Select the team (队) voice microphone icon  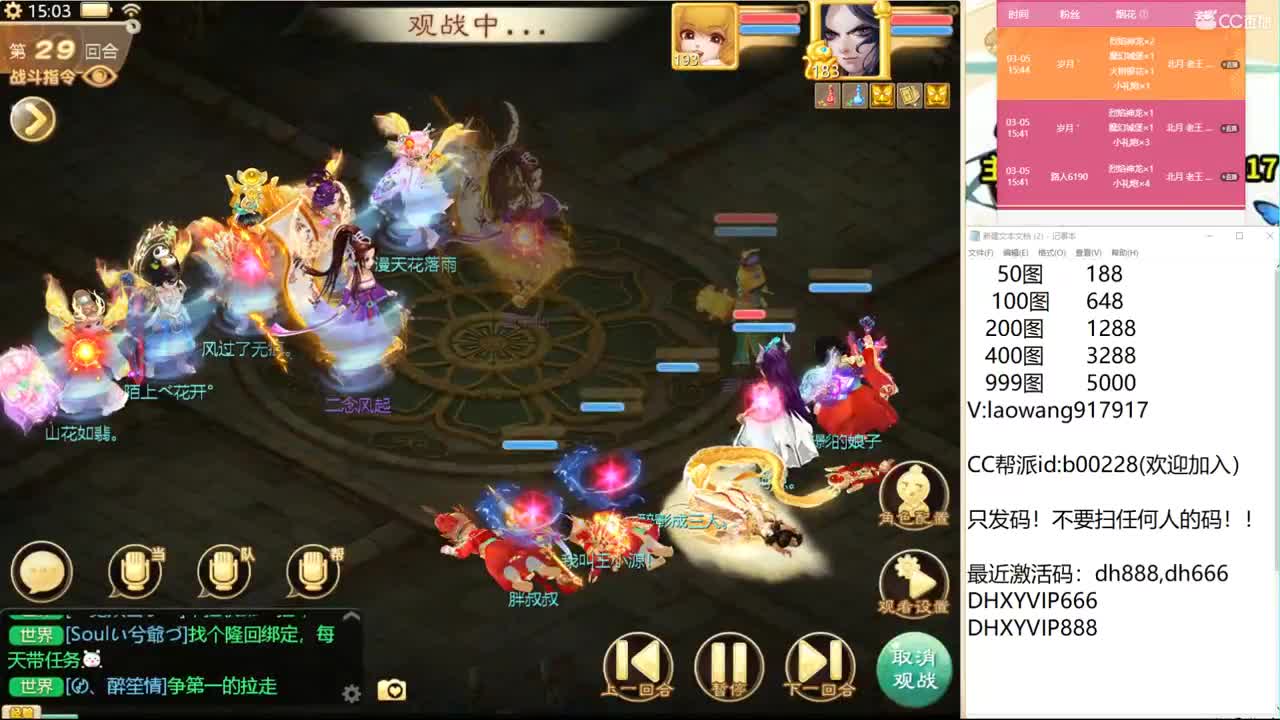click(x=222, y=570)
